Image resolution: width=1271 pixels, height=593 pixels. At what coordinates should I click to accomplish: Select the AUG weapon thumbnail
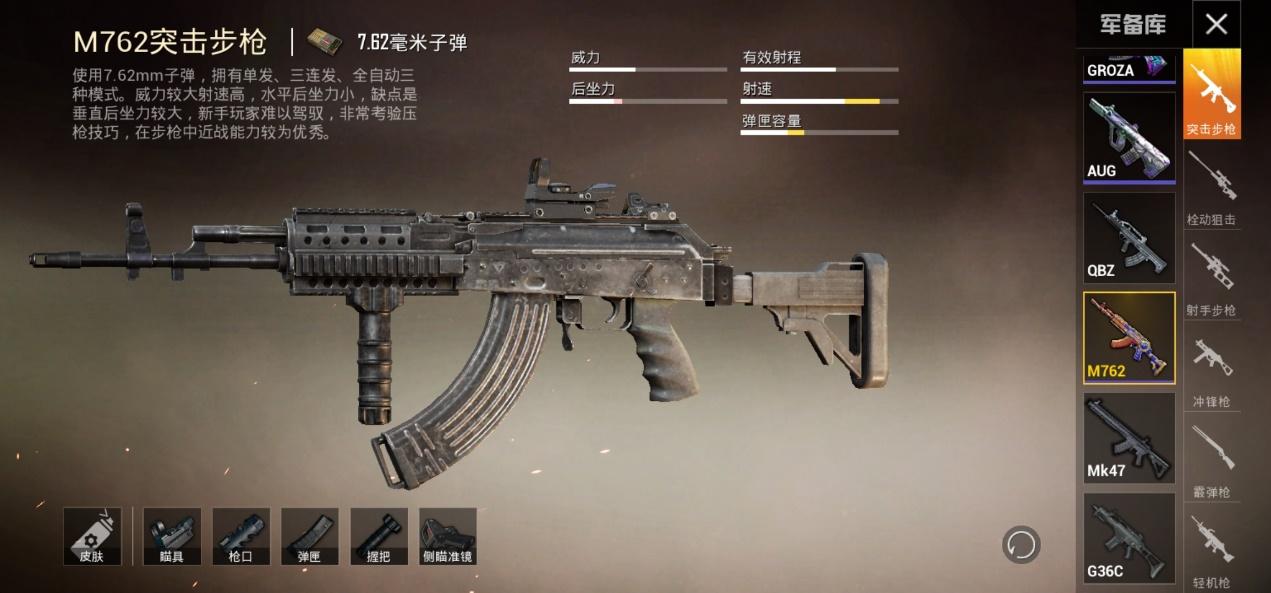click(1129, 137)
